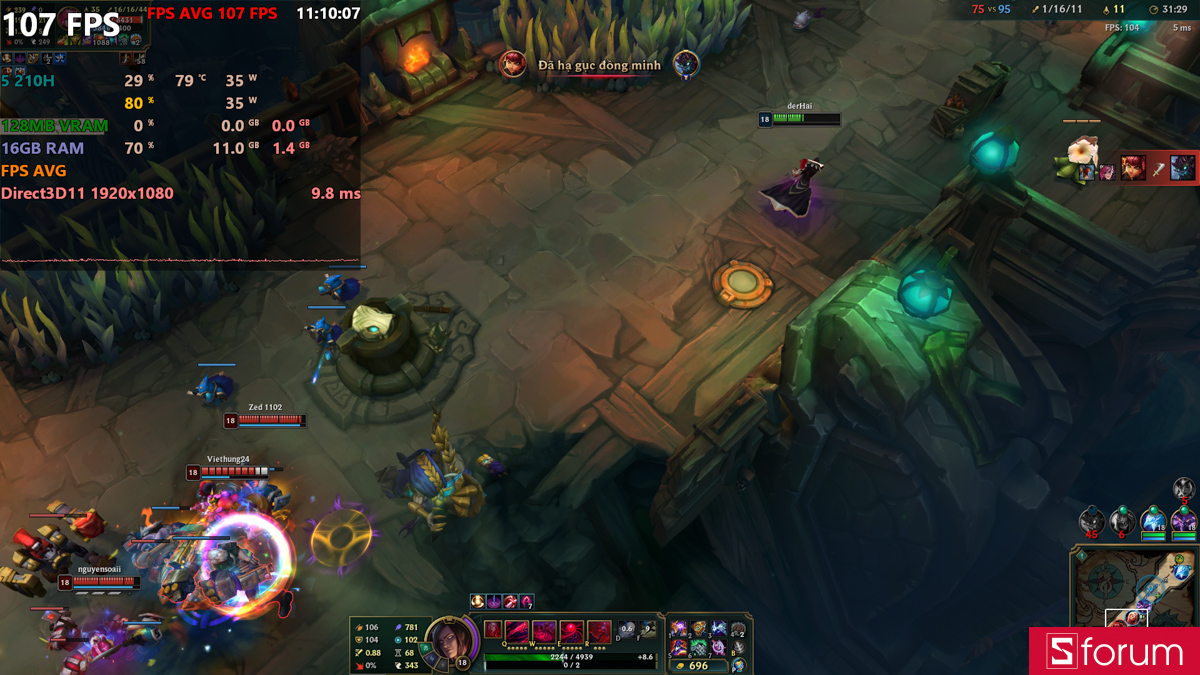Trigger the R ultimate ability
This screenshot has width=1200, height=675.
pos(598,632)
